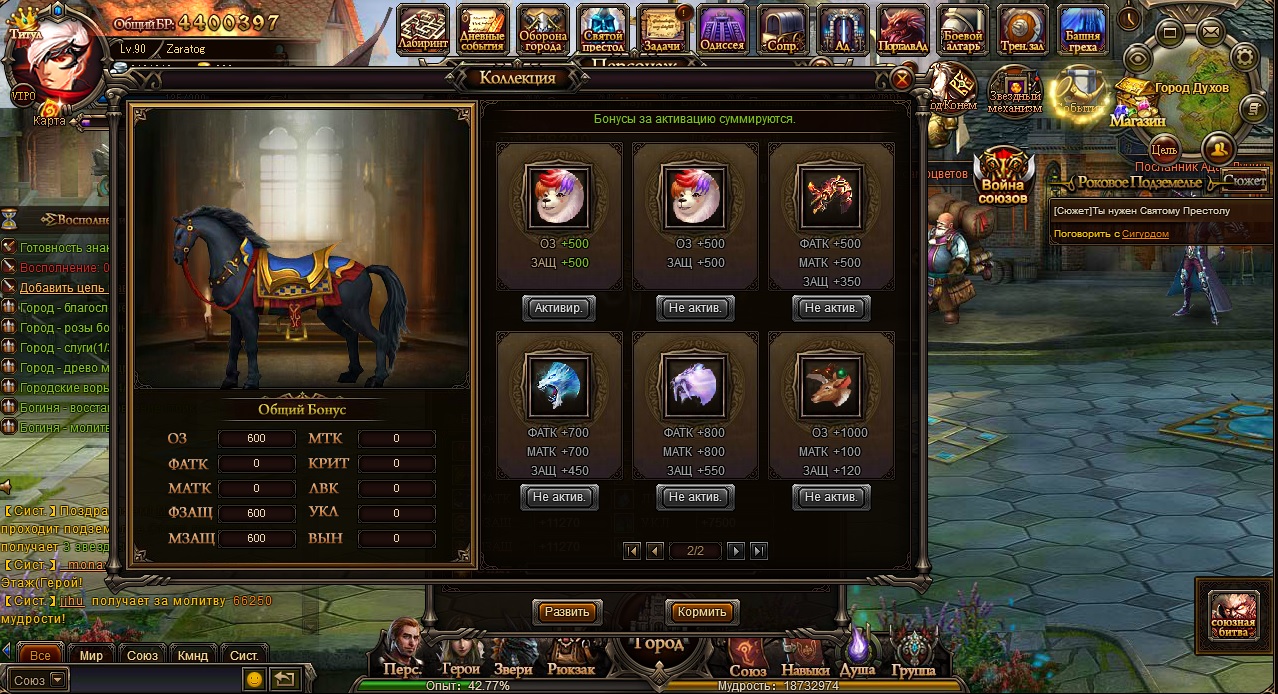Image resolution: width=1278 pixels, height=694 pixels.
Task: Open the Рюкзак inventory
Action: (571, 655)
